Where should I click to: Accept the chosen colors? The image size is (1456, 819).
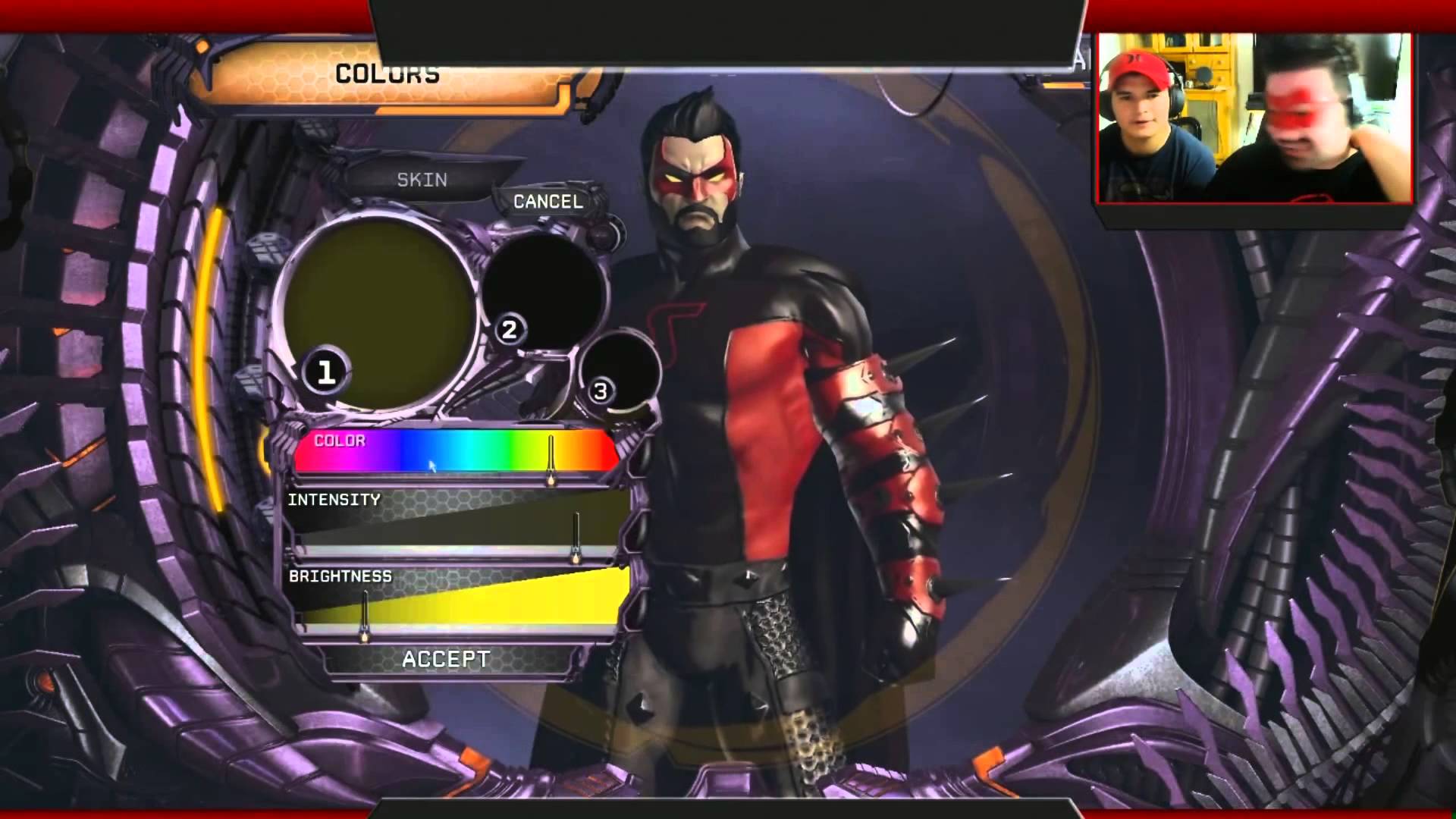[x=446, y=659]
